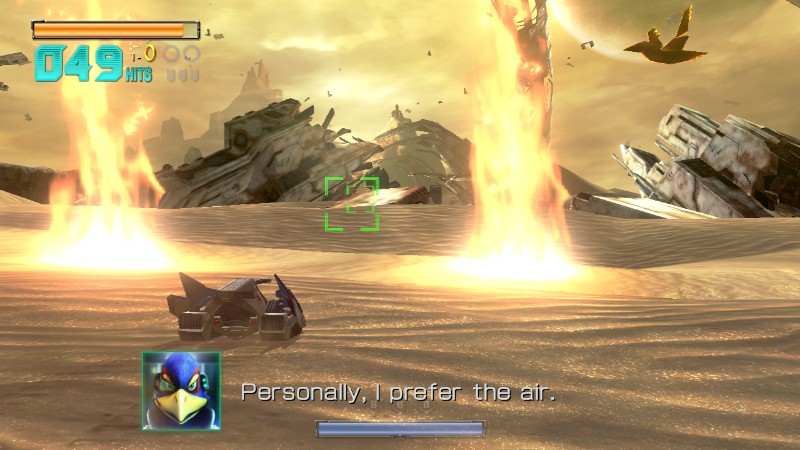
Task: Select the green targeting reticle
Action: click(x=352, y=204)
